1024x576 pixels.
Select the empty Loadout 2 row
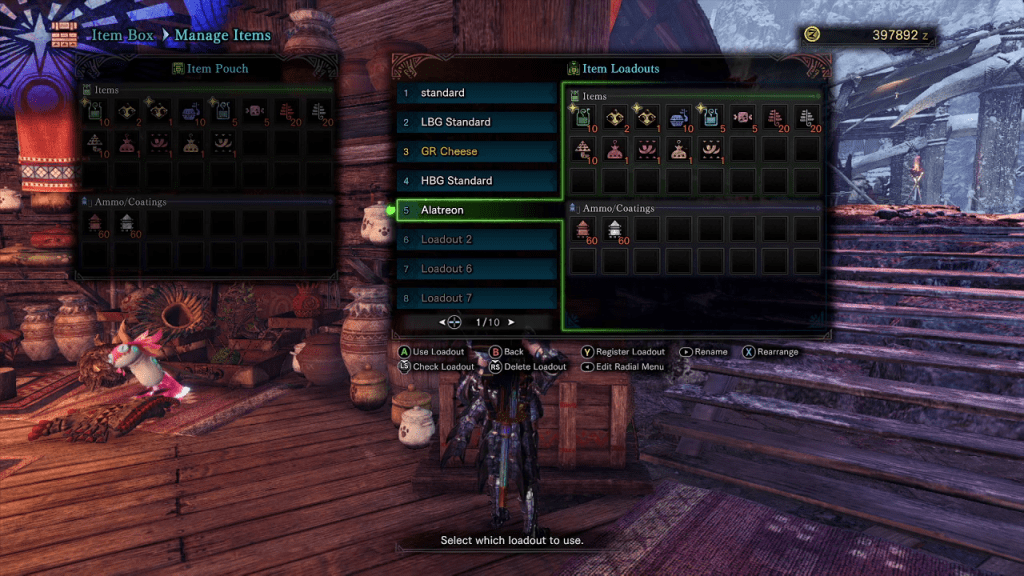(476, 240)
